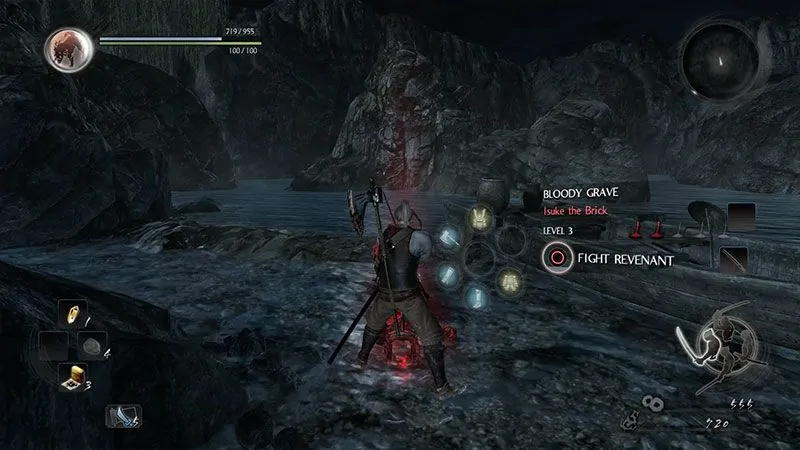Inspect the revenant's yellow body armor icon

coord(508,282)
